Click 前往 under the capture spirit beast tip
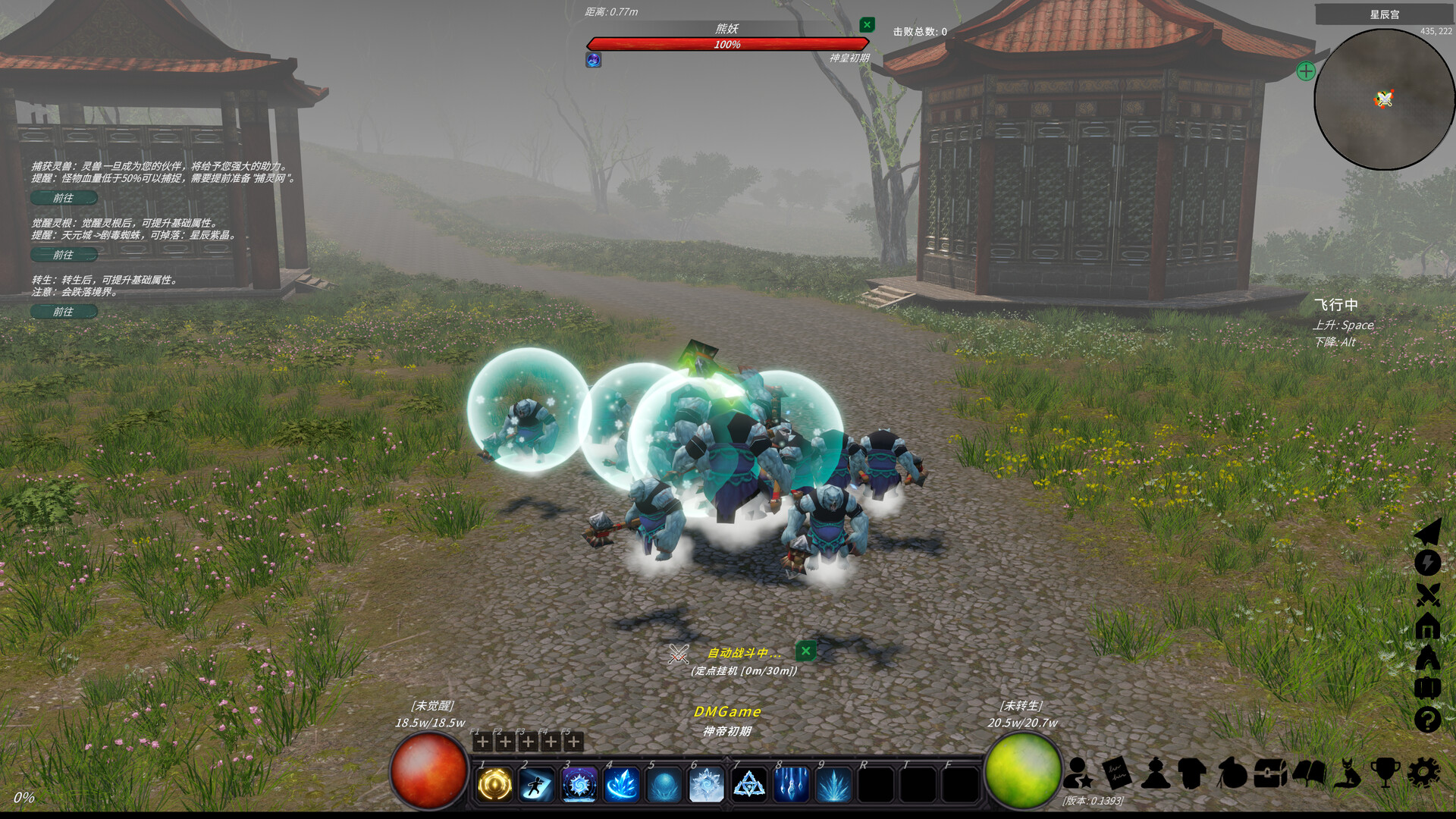The height and width of the screenshot is (819, 1456). (x=65, y=198)
